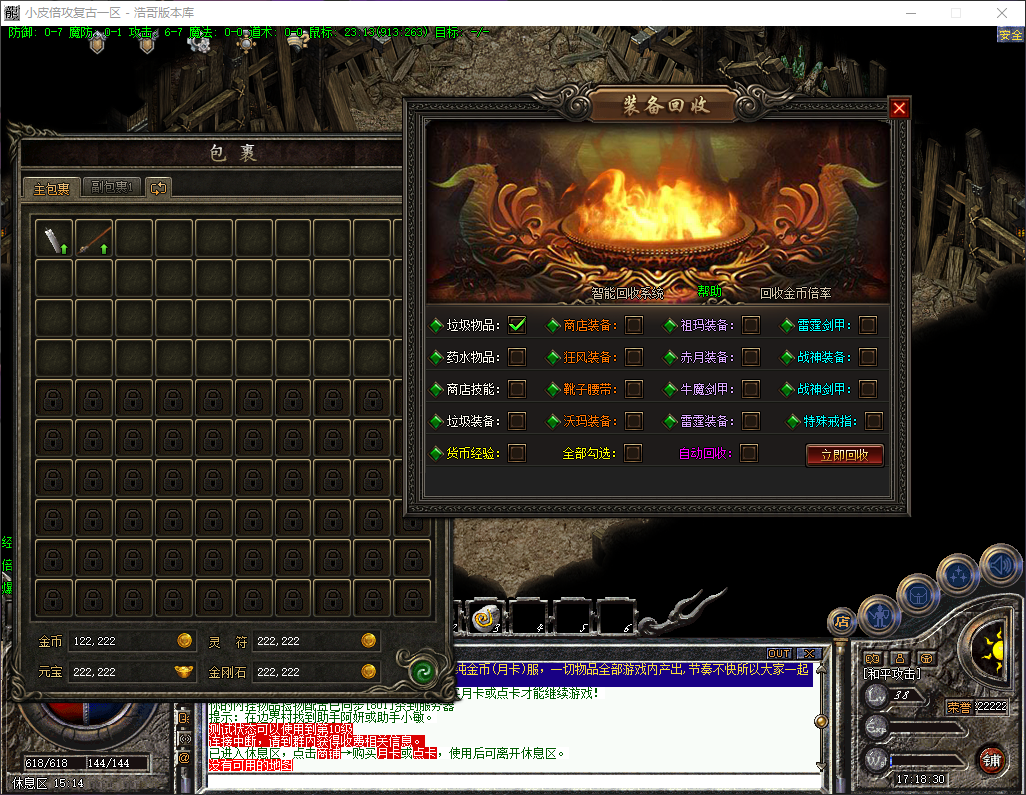Open the 店 shop round button
This screenshot has height=795, width=1026.
[x=841, y=620]
